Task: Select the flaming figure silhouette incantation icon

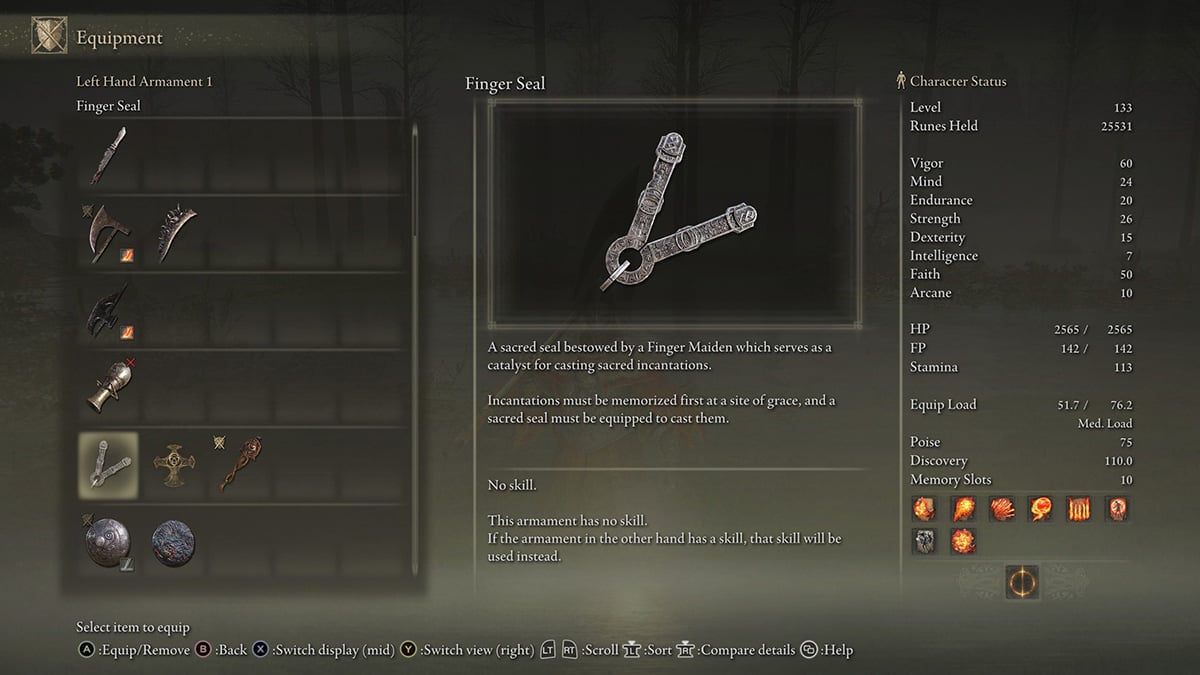Action: (x=1117, y=509)
